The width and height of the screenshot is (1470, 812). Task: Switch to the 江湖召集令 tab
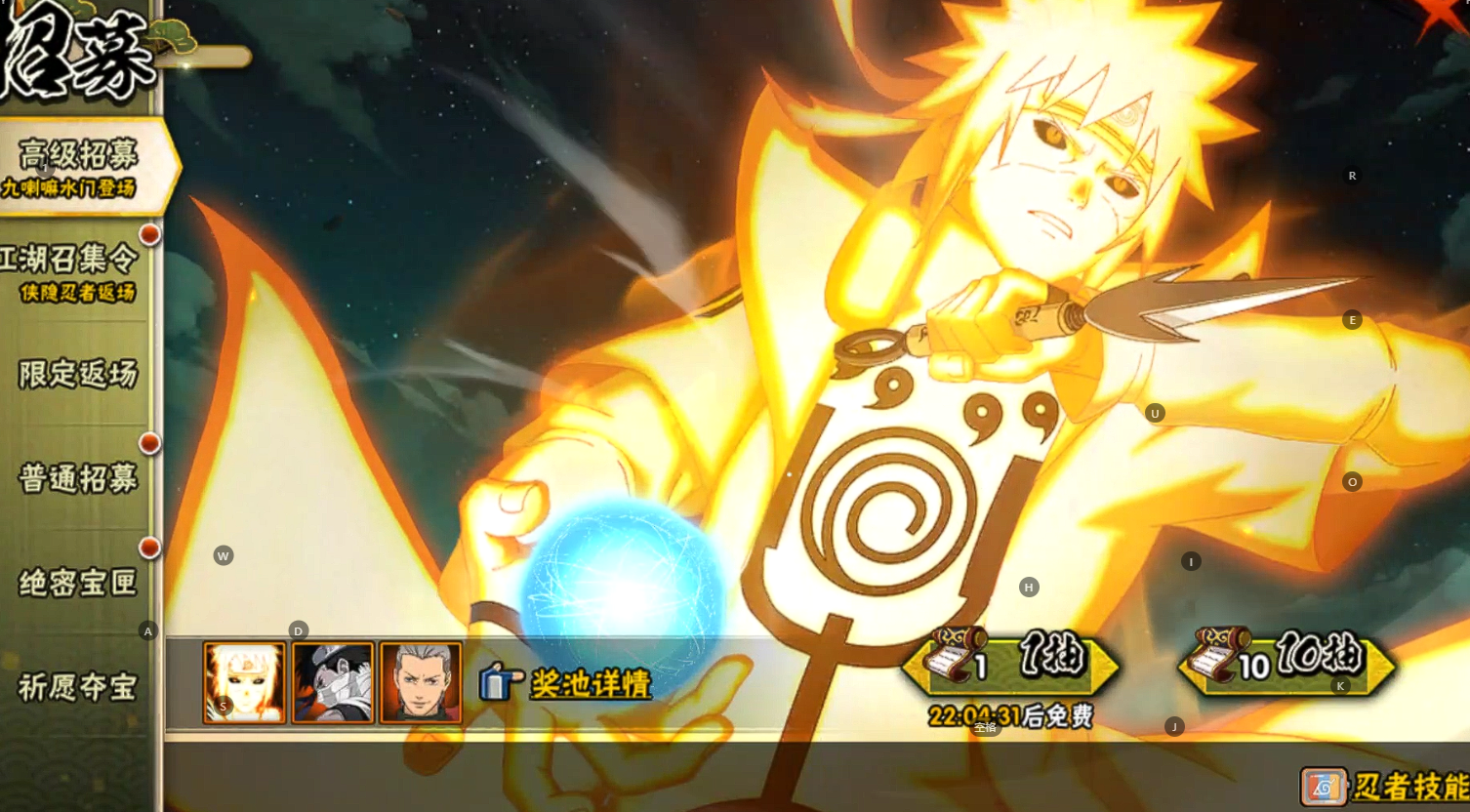[x=73, y=271]
